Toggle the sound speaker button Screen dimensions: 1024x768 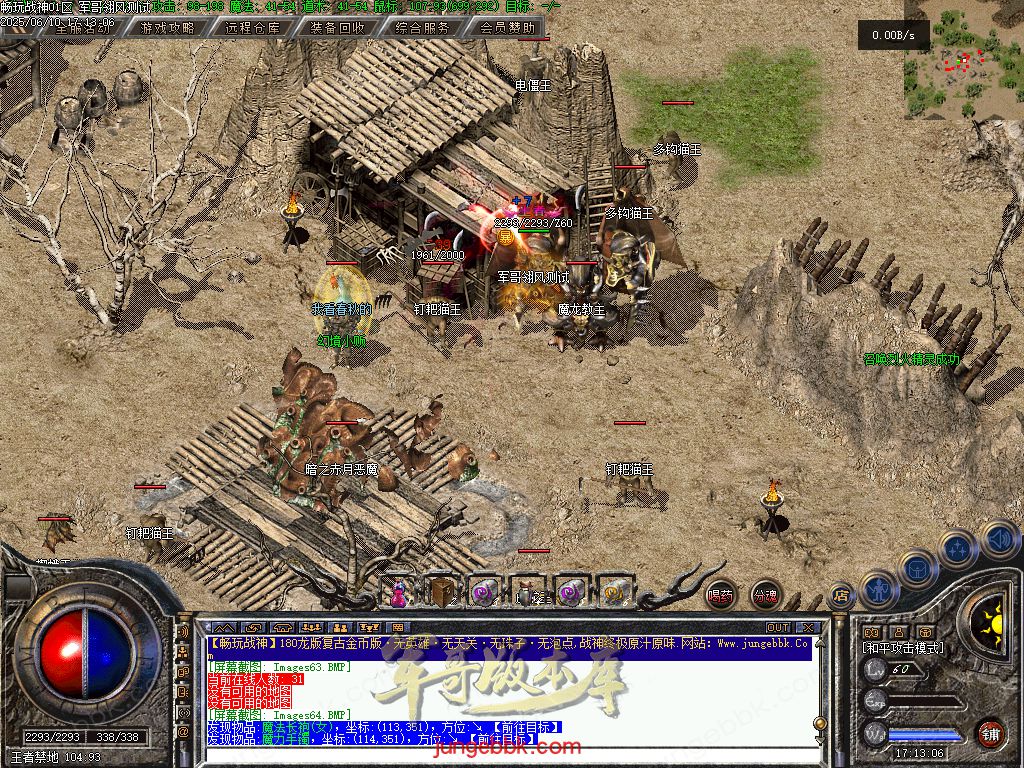pos(999,541)
